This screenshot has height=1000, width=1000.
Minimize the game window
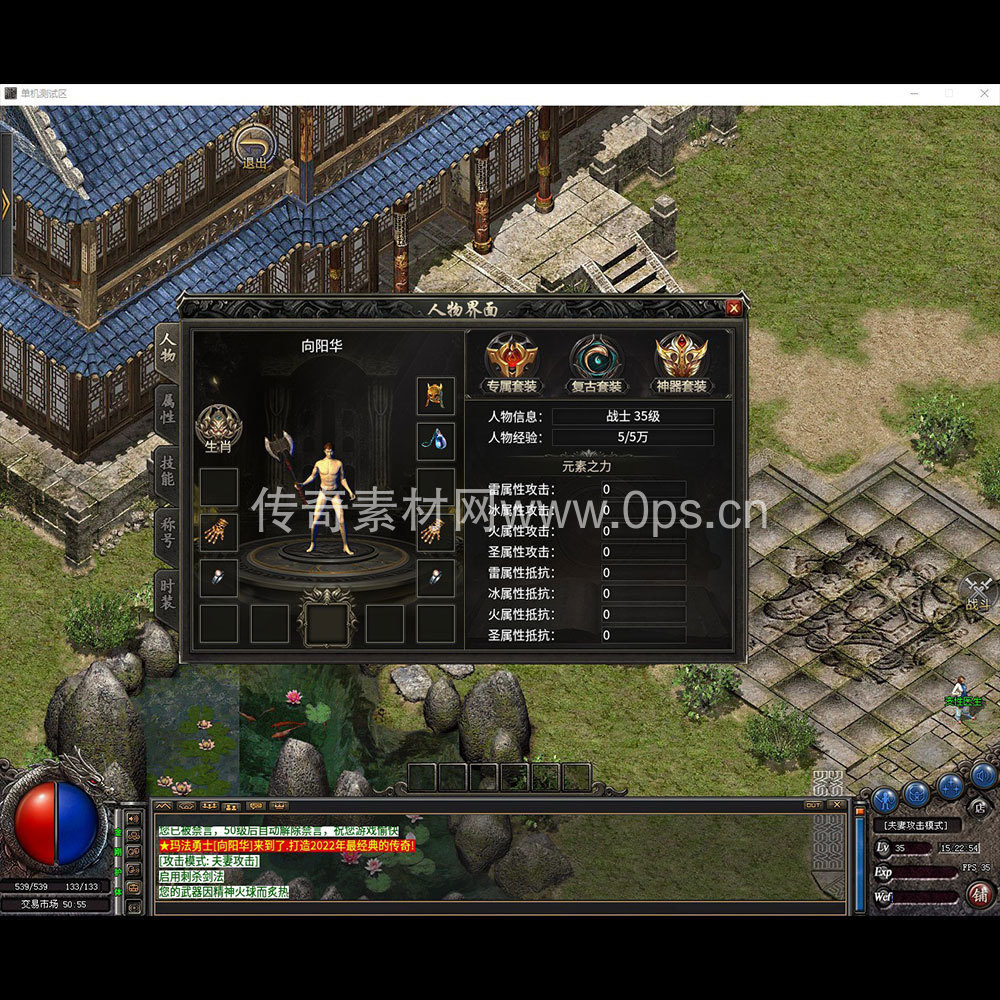pos(914,93)
